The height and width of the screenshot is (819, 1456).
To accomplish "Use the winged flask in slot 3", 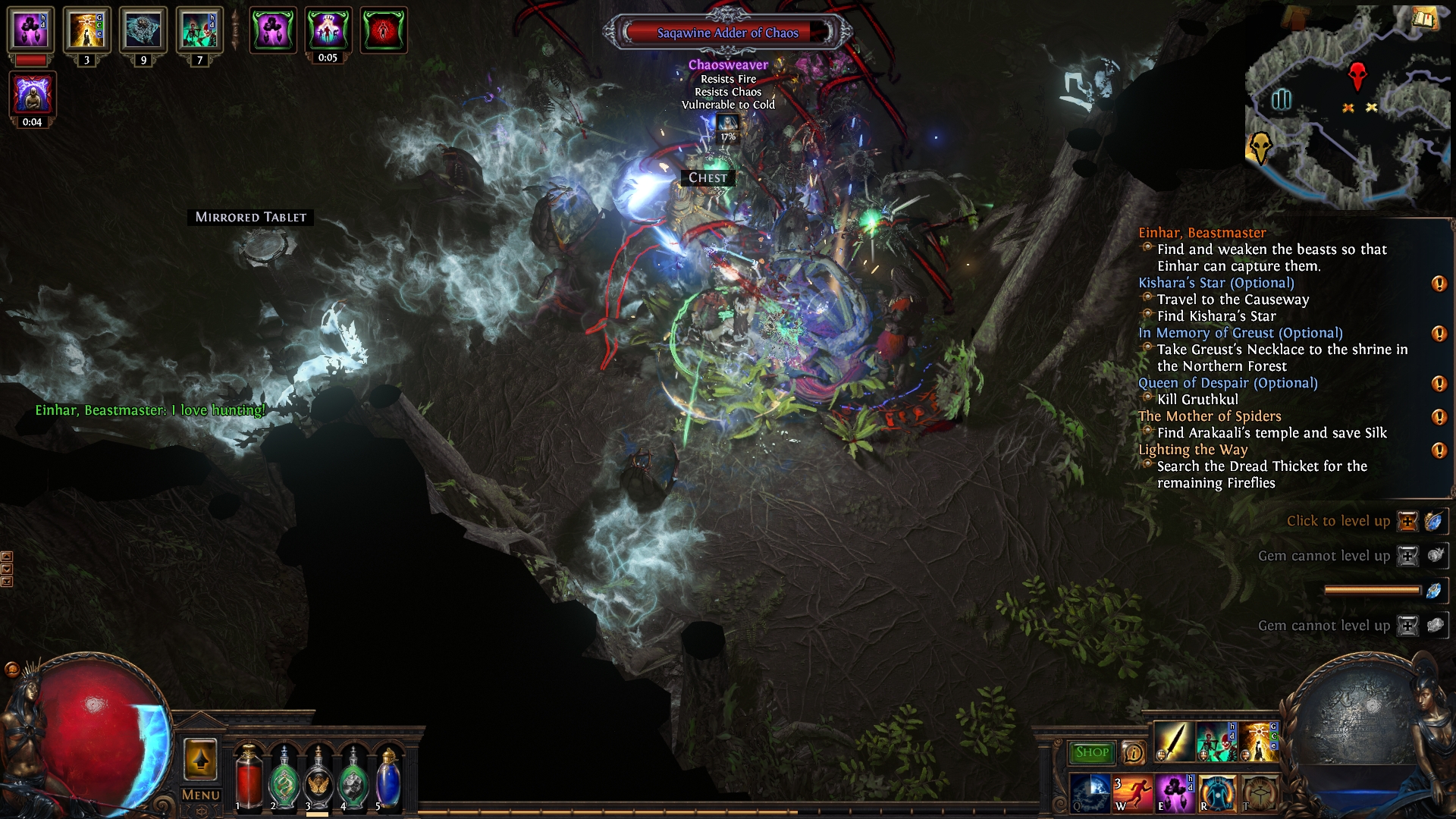I will [318, 779].
